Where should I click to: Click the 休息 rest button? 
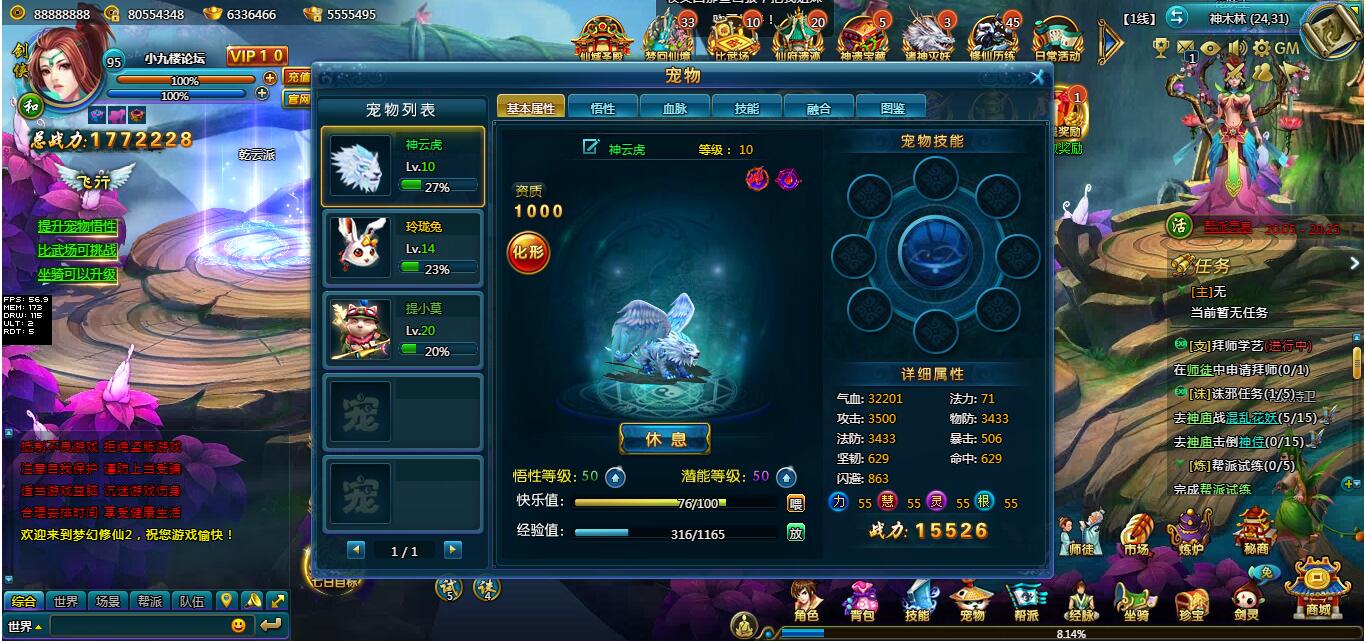(665, 439)
